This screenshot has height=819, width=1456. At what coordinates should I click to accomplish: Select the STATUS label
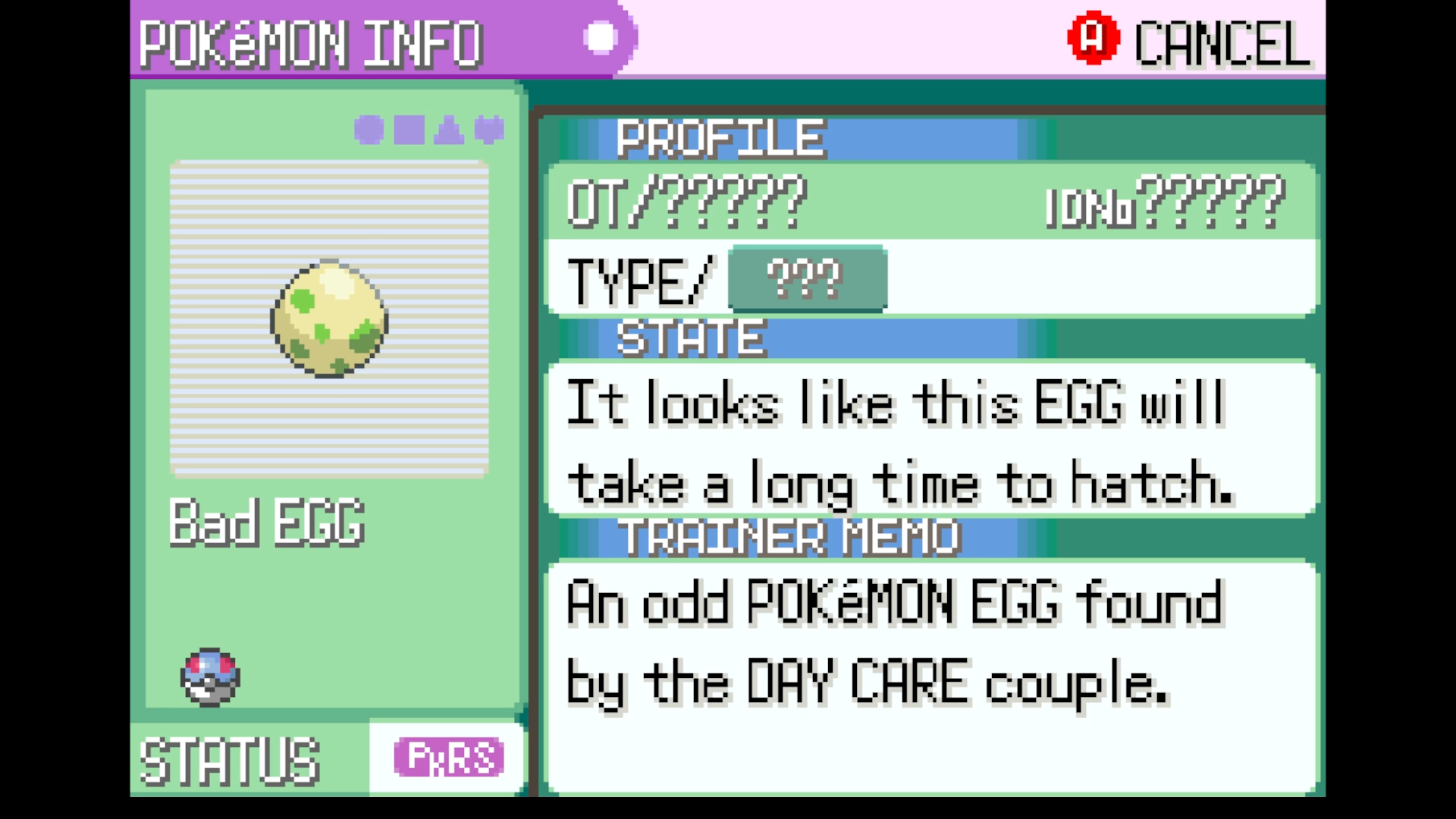[230, 758]
